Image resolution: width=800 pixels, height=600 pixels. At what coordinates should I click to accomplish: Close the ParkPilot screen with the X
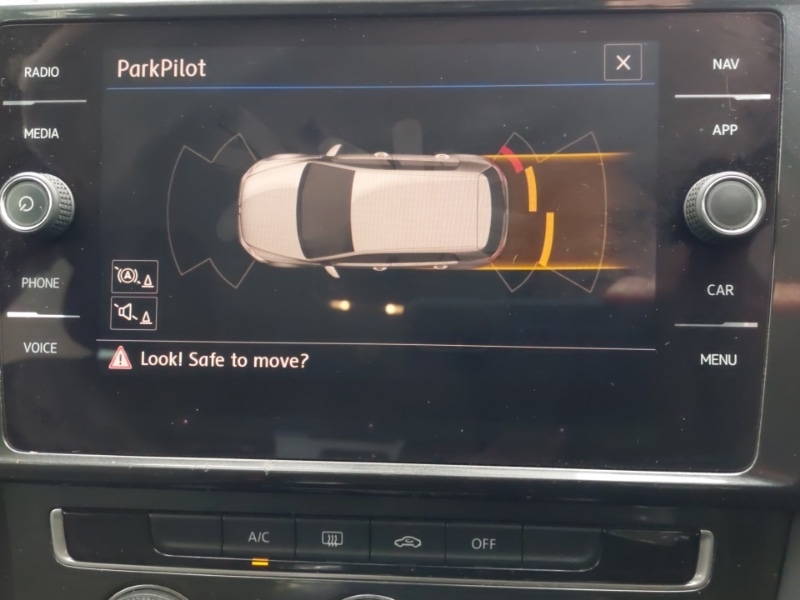click(x=622, y=63)
